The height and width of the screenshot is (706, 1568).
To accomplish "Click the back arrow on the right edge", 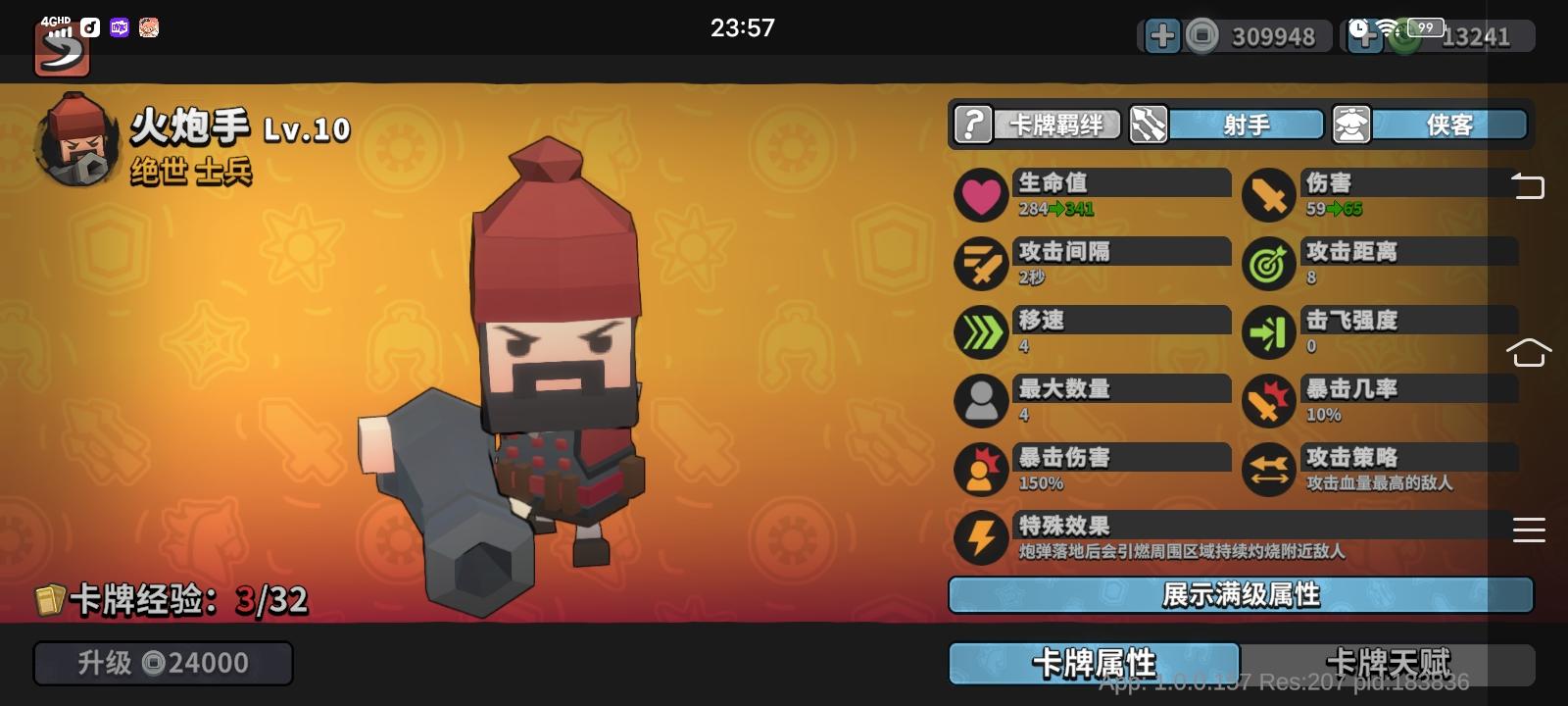I will pyautogui.click(x=1528, y=186).
